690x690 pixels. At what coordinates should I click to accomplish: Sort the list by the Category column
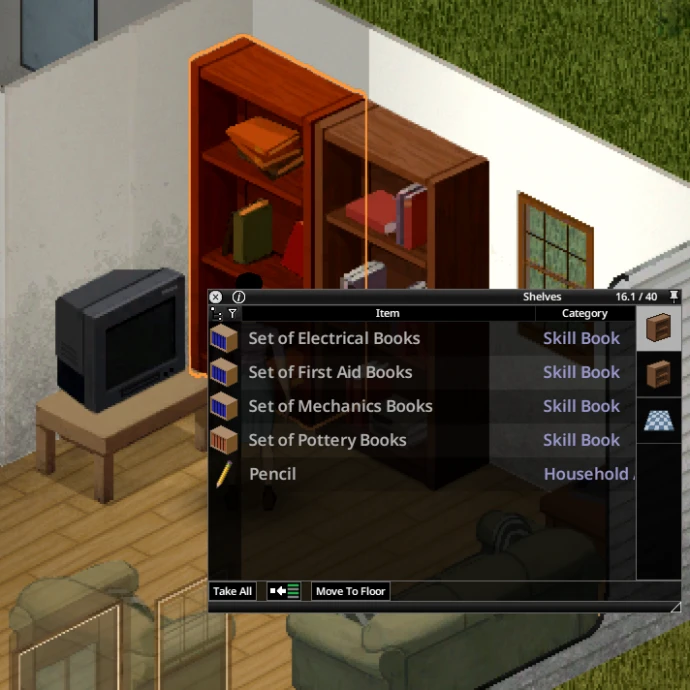point(584,313)
